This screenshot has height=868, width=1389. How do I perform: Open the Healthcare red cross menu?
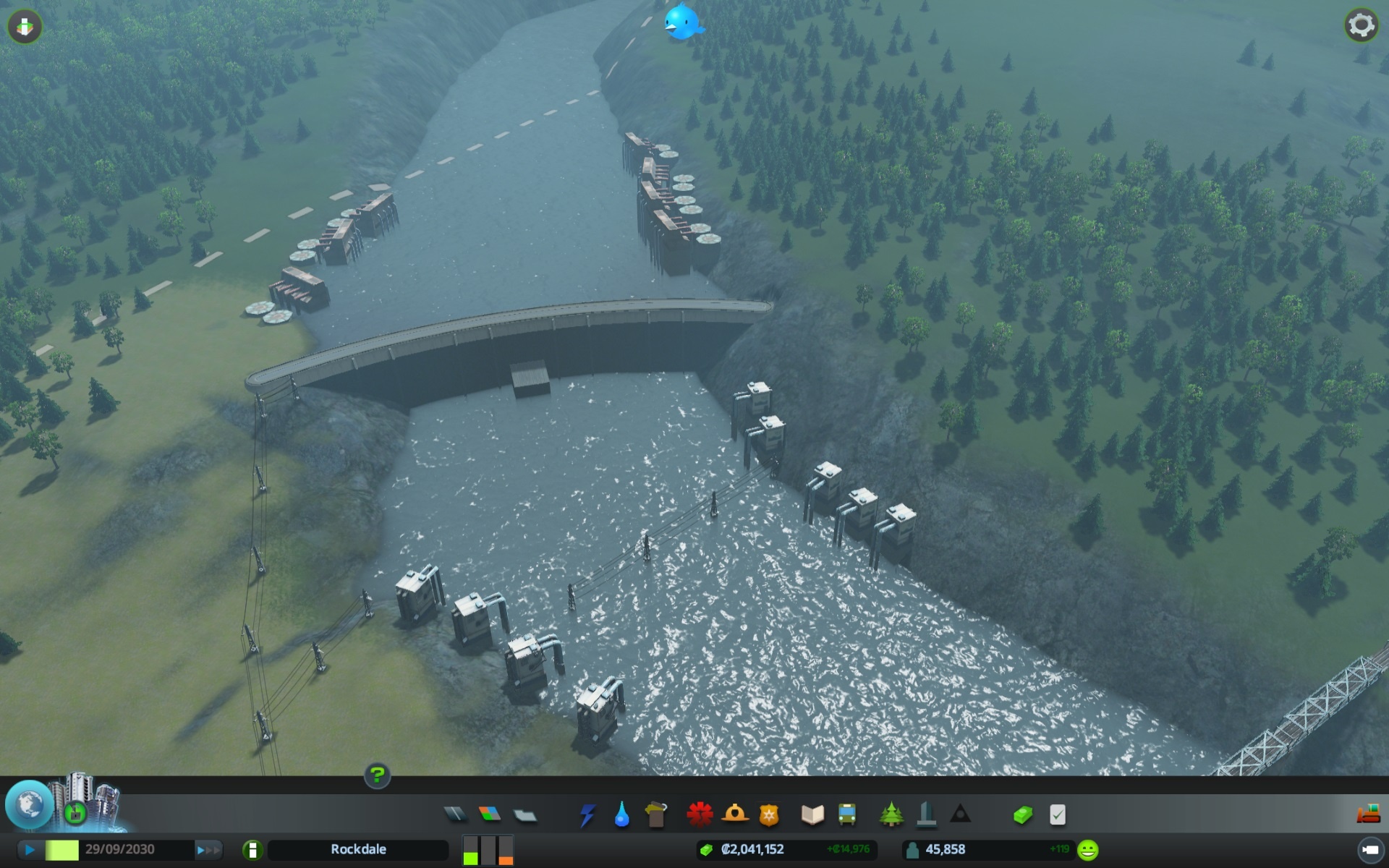(x=700, y=815)
